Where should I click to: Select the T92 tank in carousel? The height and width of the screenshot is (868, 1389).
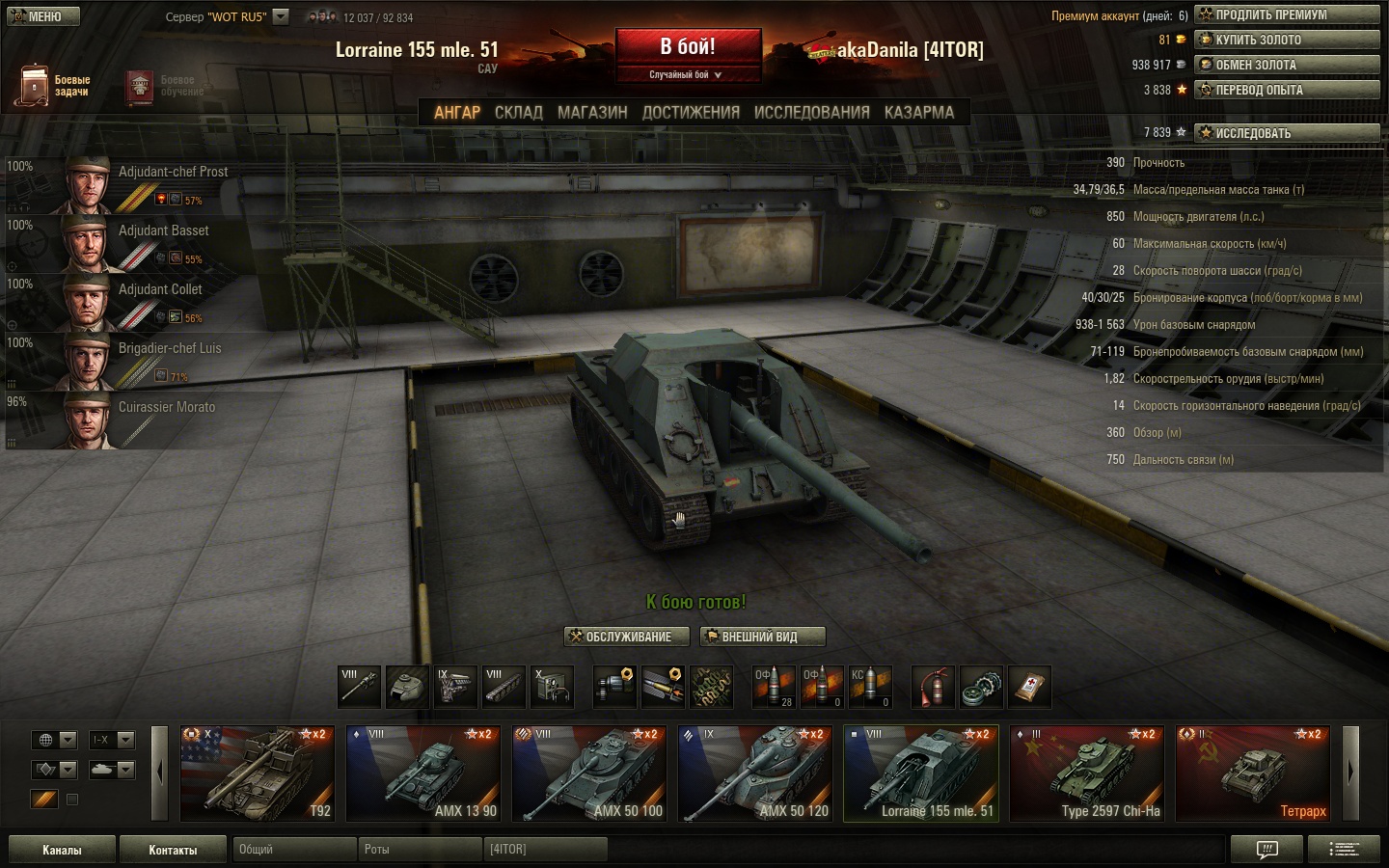[258, 773]
